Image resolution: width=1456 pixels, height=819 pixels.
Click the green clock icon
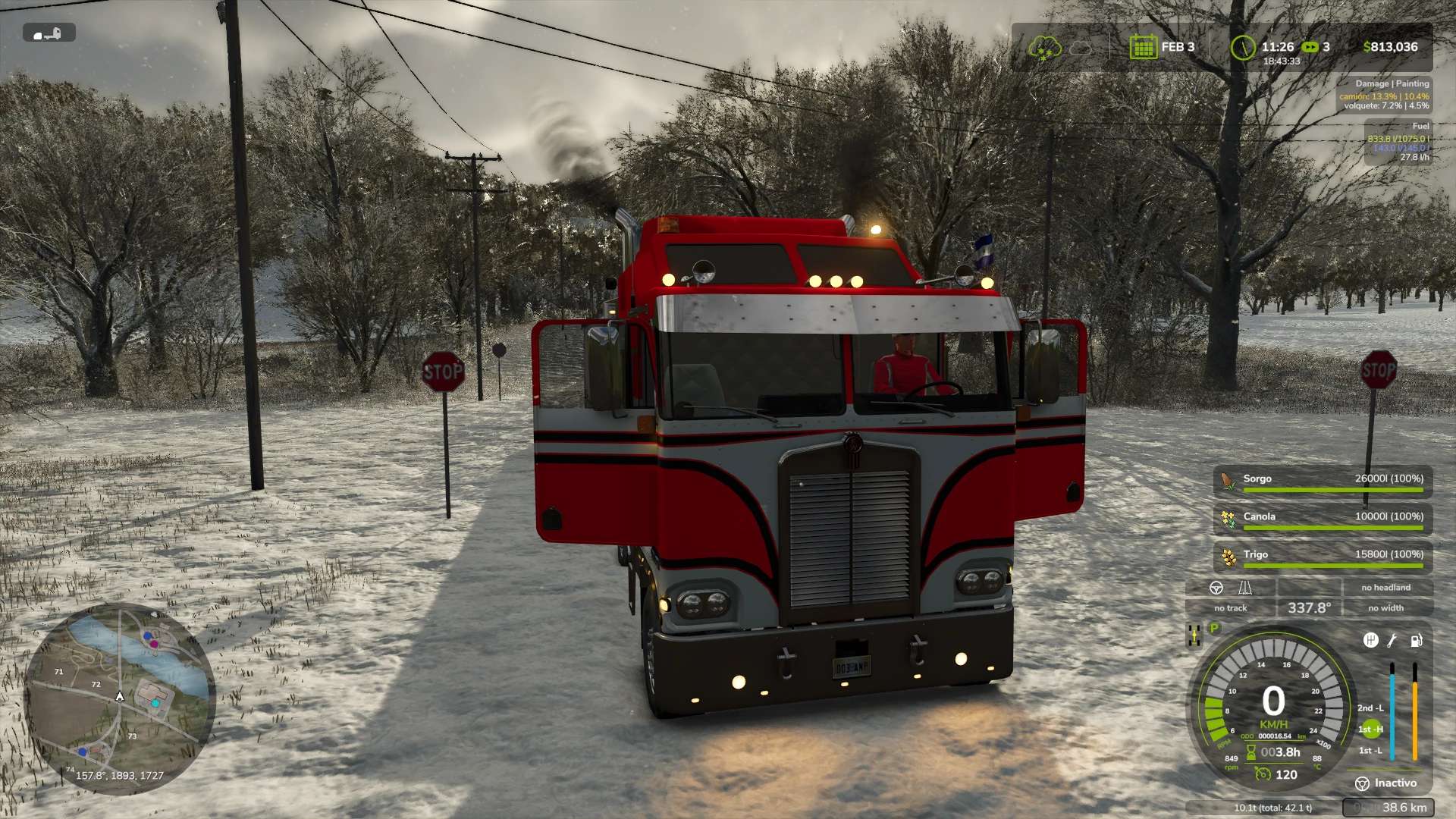point(1243,48)
